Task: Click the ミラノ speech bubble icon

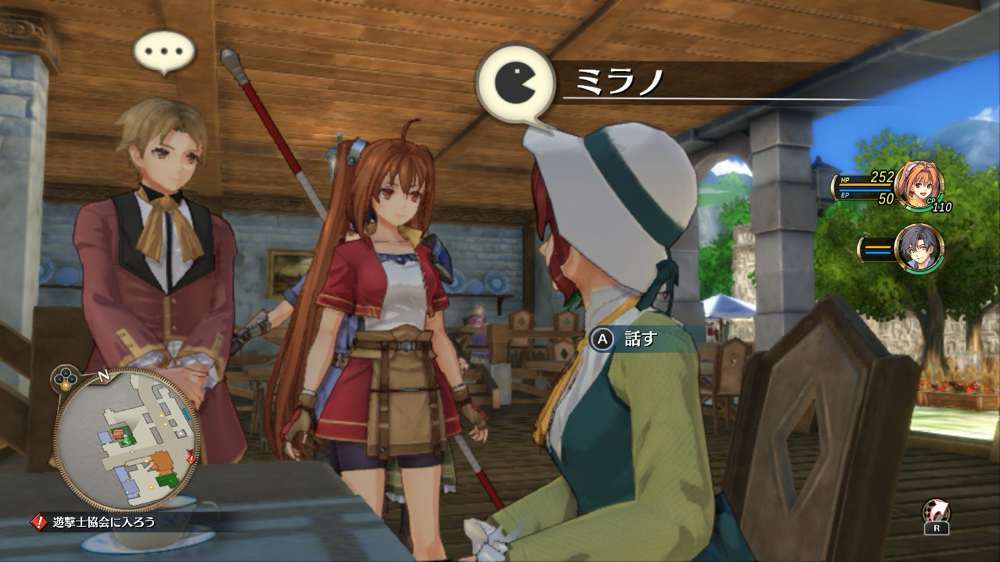Action: click(x=515, y=84)
